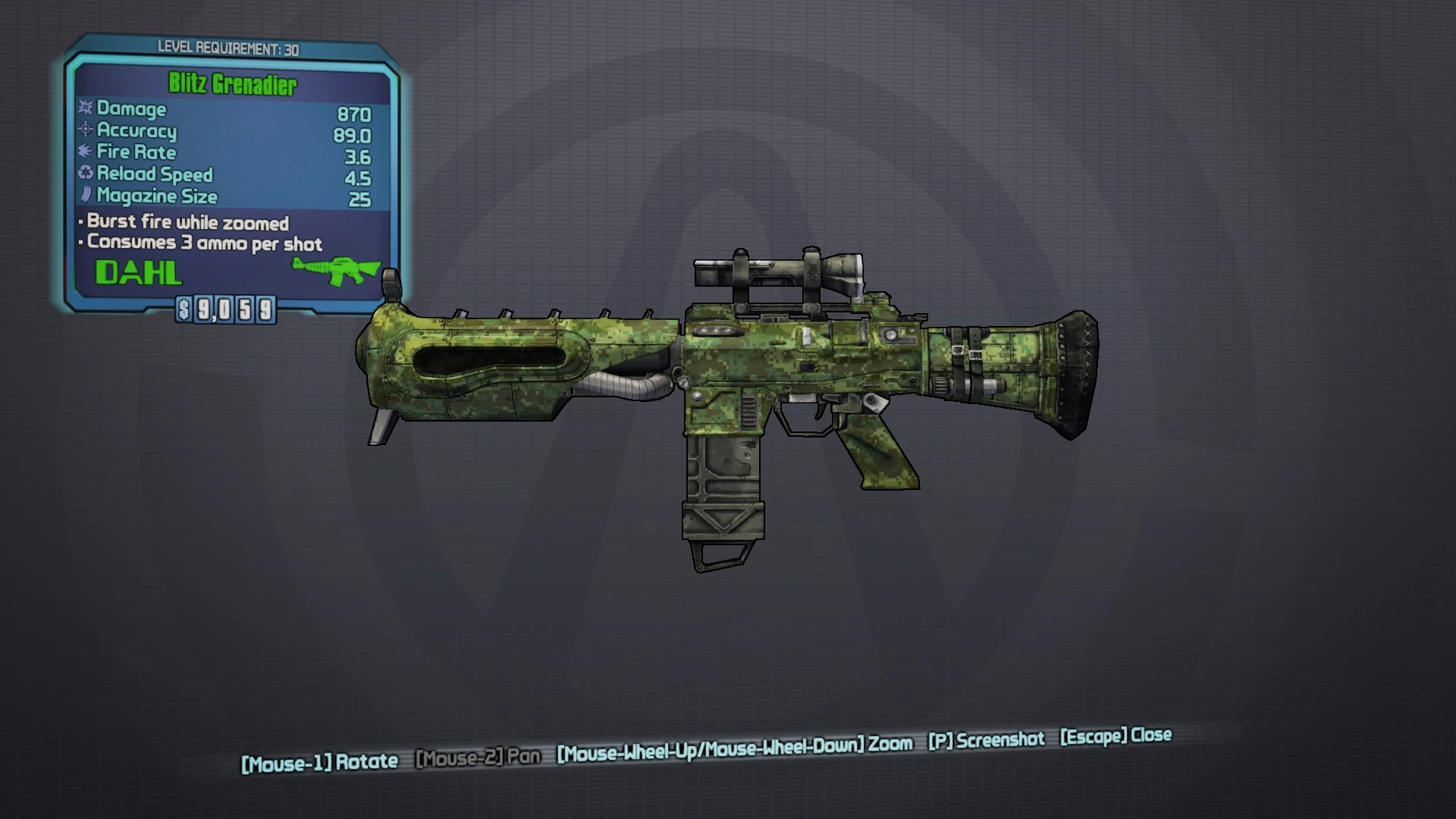Click the Consumes 3 ammo per shot line
This screenshot has height=819, width=1456.
[x=199, y=244]
